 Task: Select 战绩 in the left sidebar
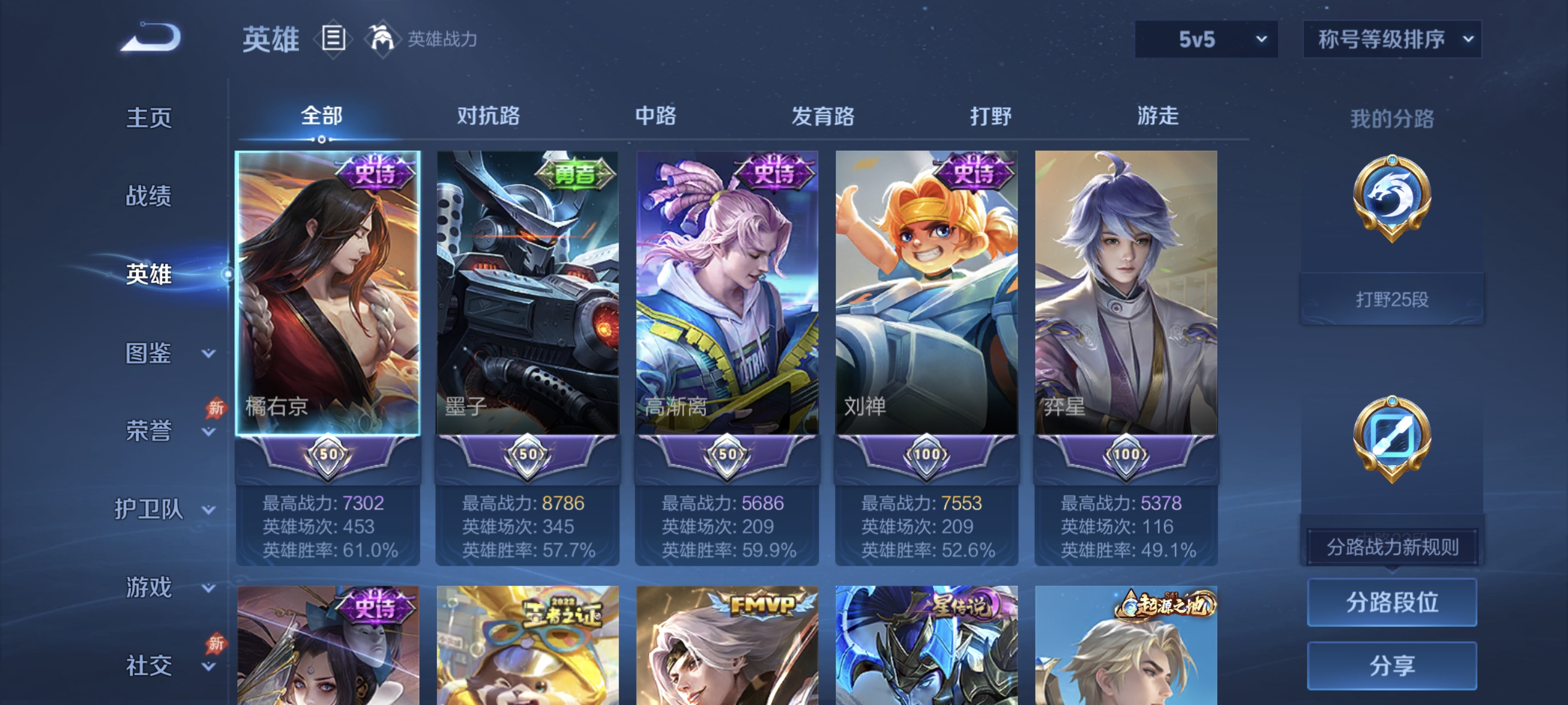tap(149, 196)
